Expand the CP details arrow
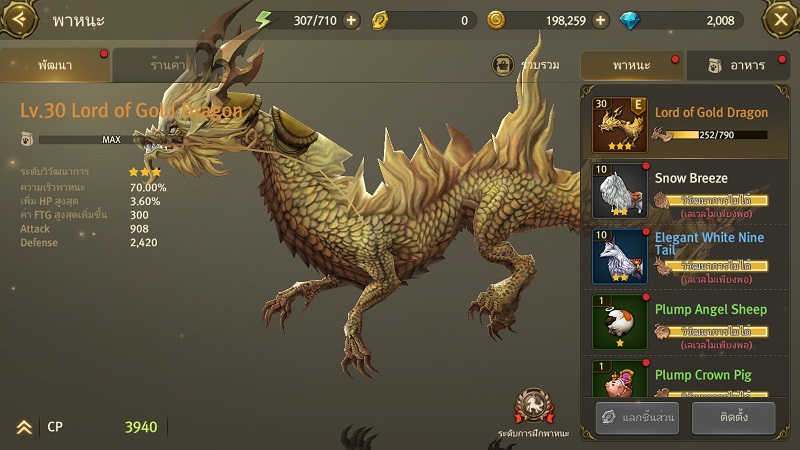800x450 pixels. coord(23,427)
